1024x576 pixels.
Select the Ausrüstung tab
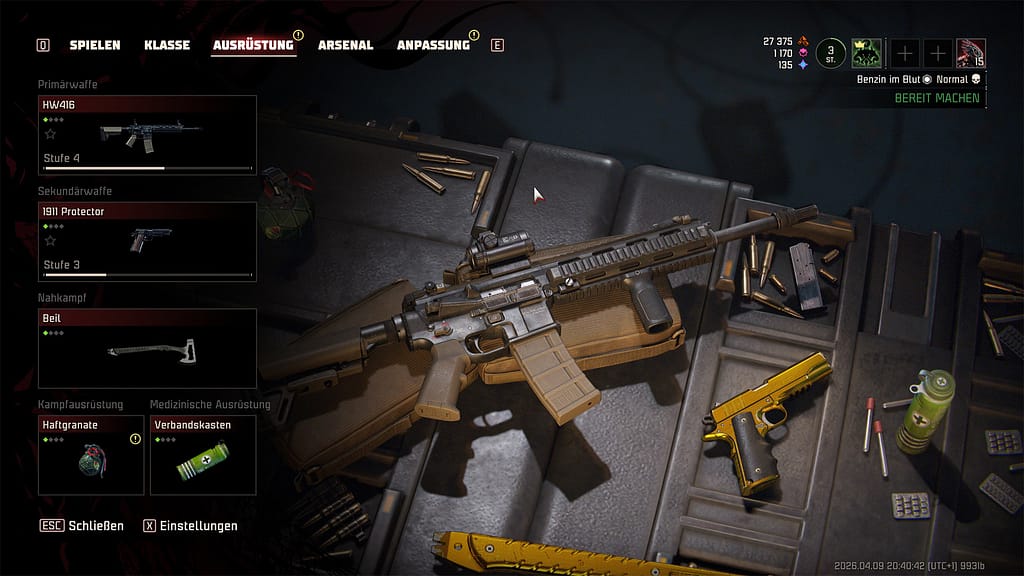[x=253, y=45]
